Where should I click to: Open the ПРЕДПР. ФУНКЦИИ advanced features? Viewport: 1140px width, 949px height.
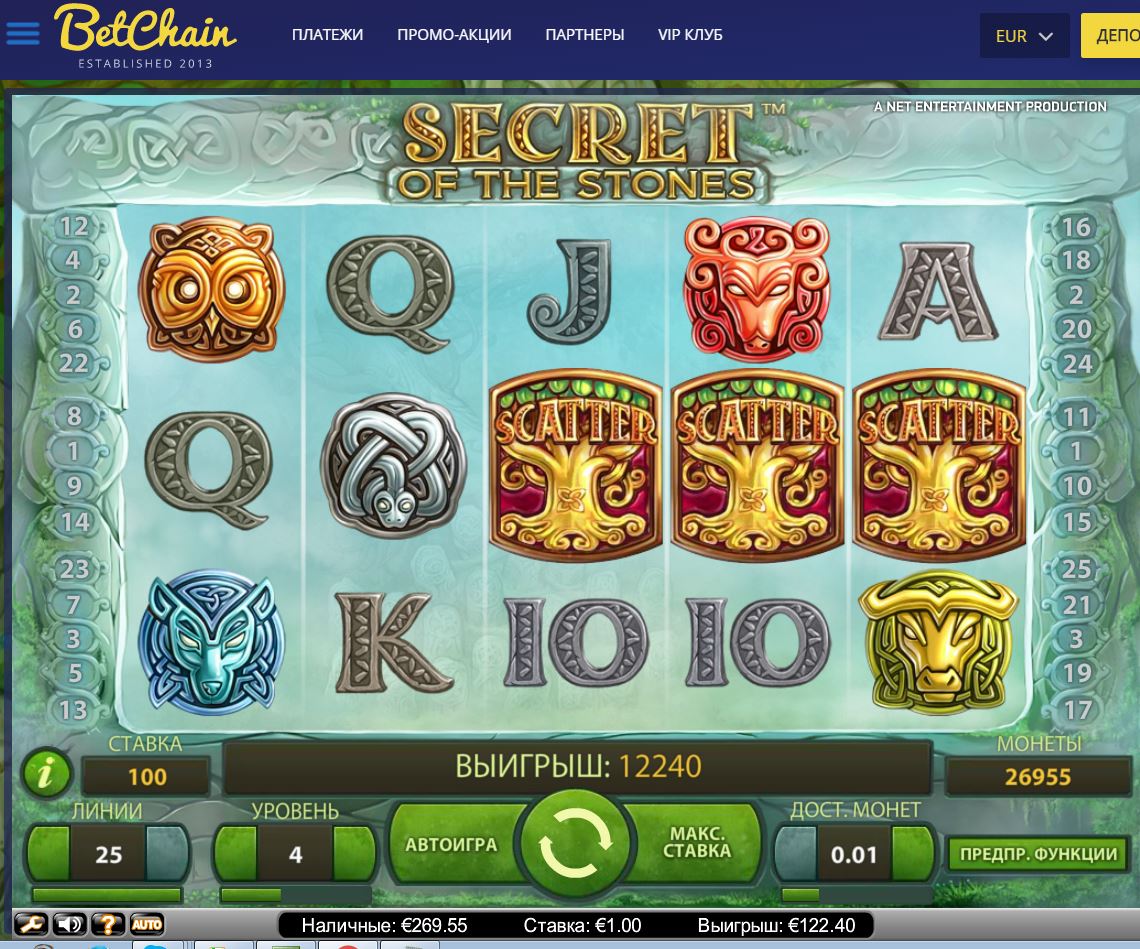[x=1038, y=854]
